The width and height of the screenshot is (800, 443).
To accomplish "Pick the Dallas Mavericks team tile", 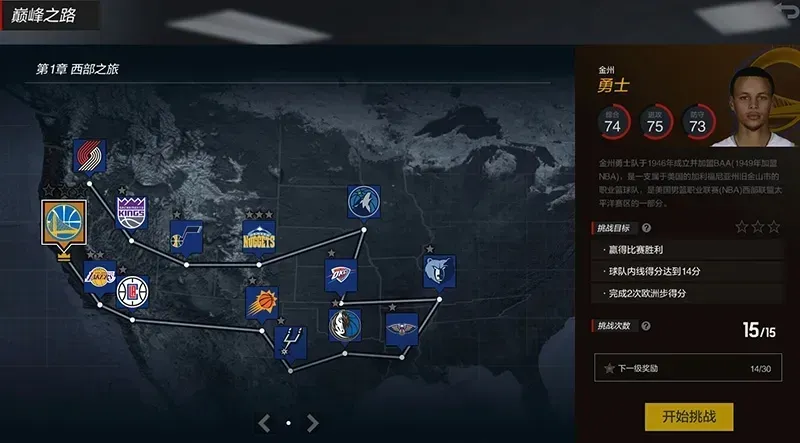I will 345,324.
